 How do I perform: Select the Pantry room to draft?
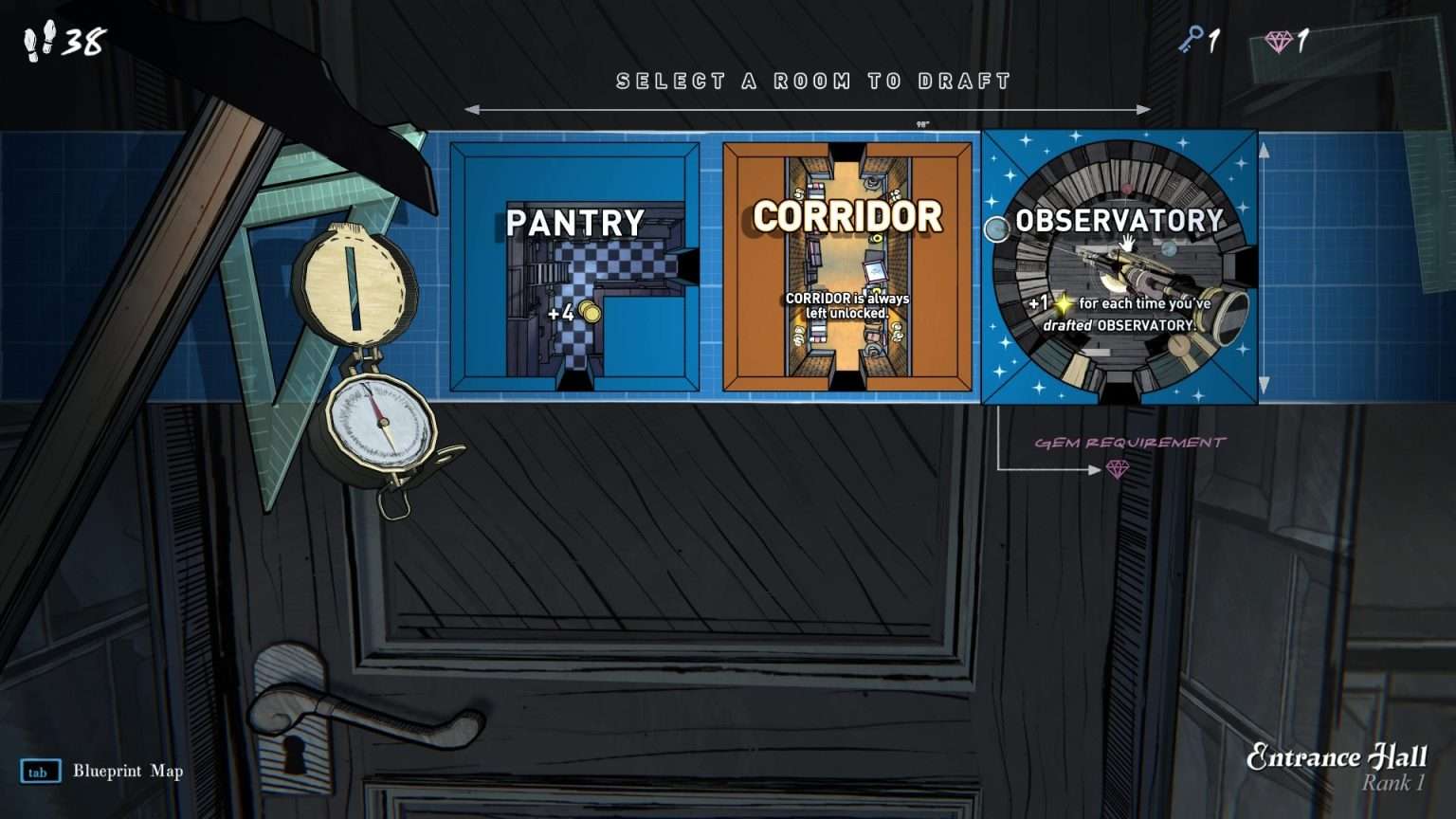574,265
